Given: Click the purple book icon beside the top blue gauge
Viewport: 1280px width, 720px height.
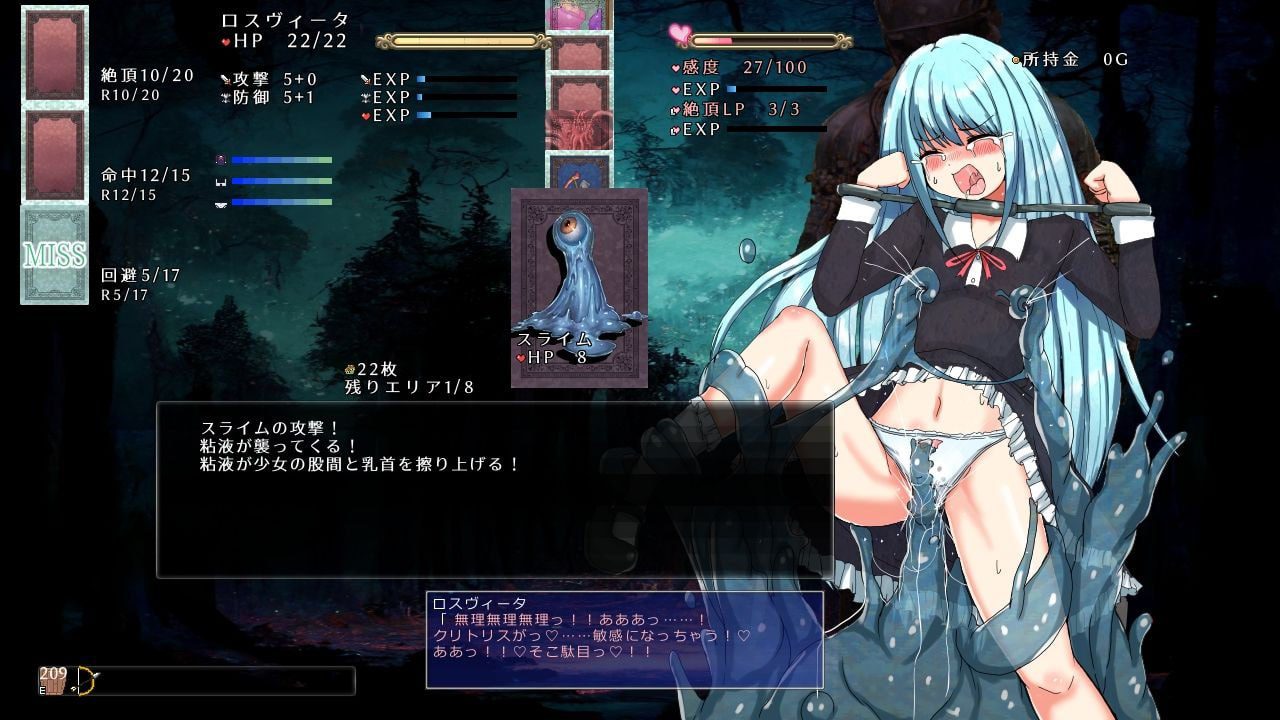Looking at the screenshot, I should (x=220, y=161).
